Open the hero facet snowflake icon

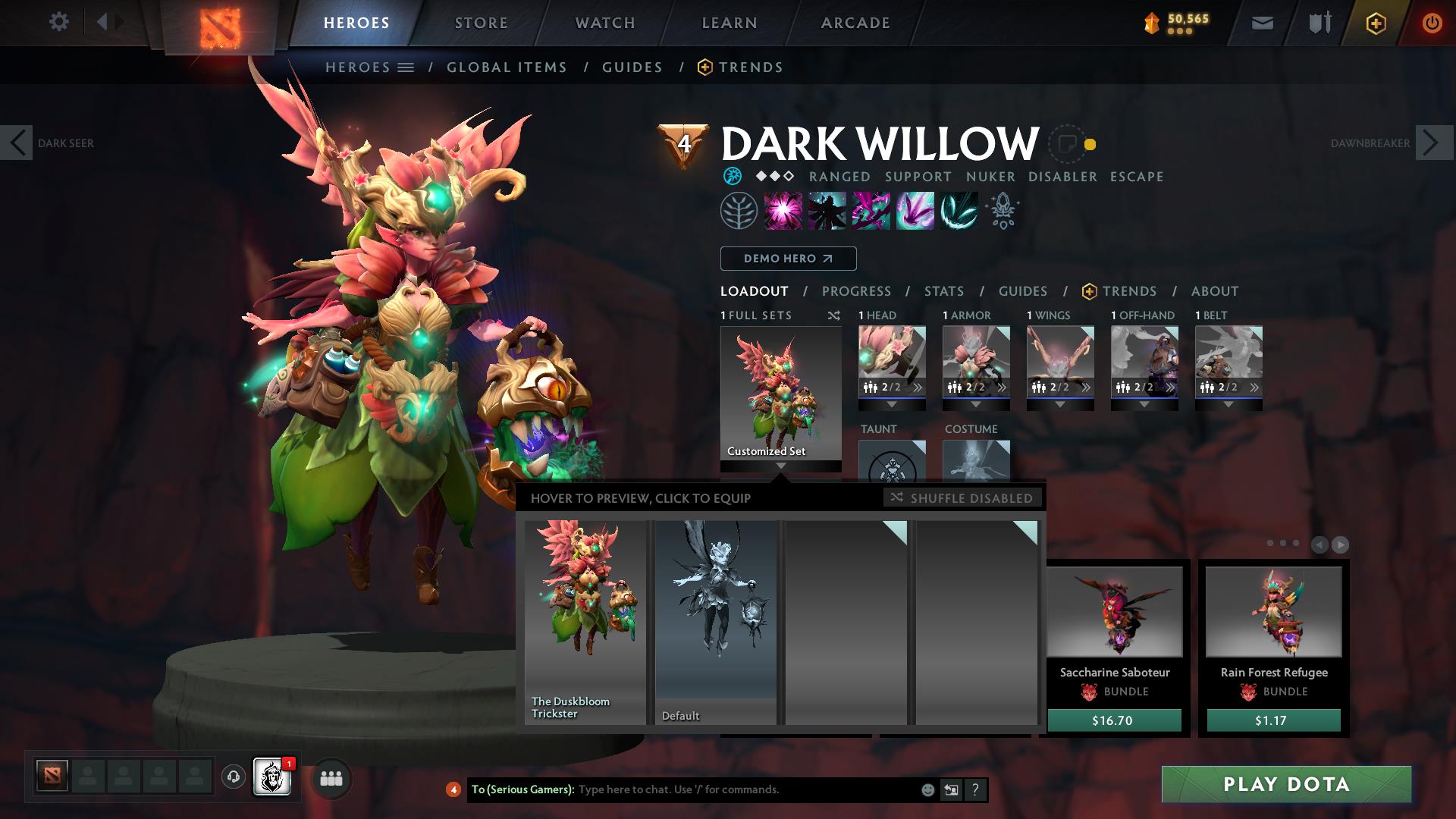click(x=733, y=176)
